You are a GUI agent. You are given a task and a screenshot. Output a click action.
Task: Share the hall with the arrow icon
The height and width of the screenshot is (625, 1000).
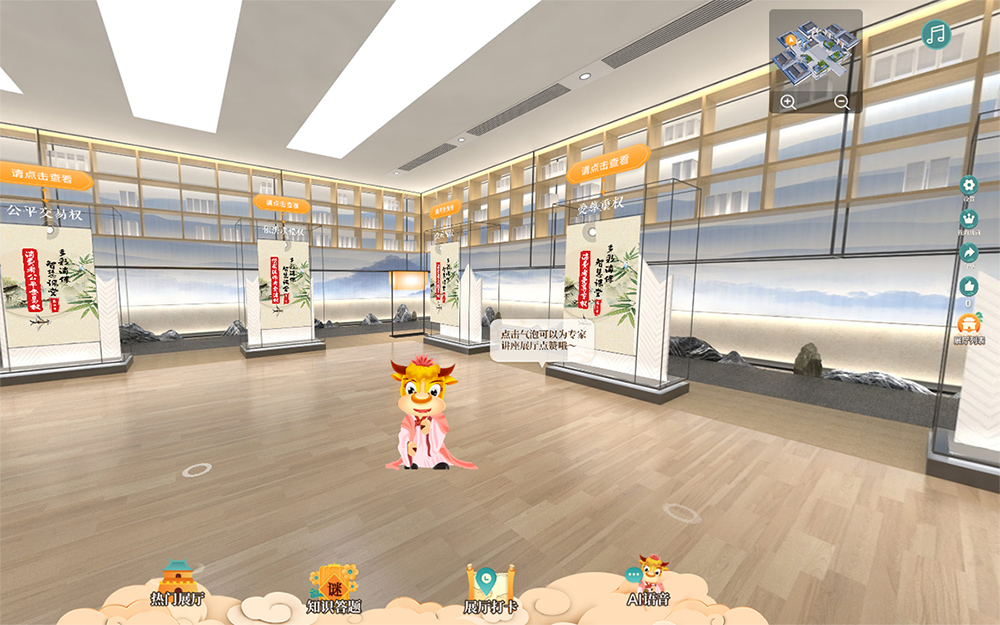(x=968, y=254)
